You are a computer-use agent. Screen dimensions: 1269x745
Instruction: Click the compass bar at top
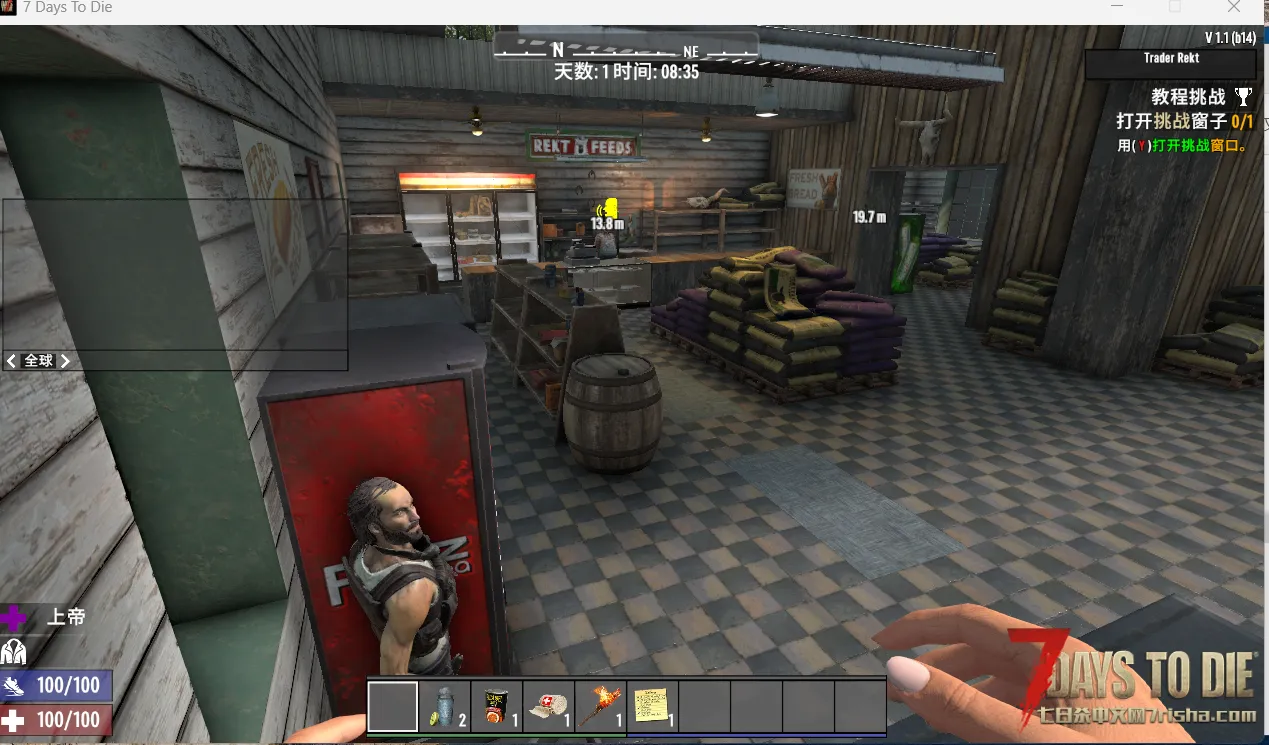[x=626, y=50]
